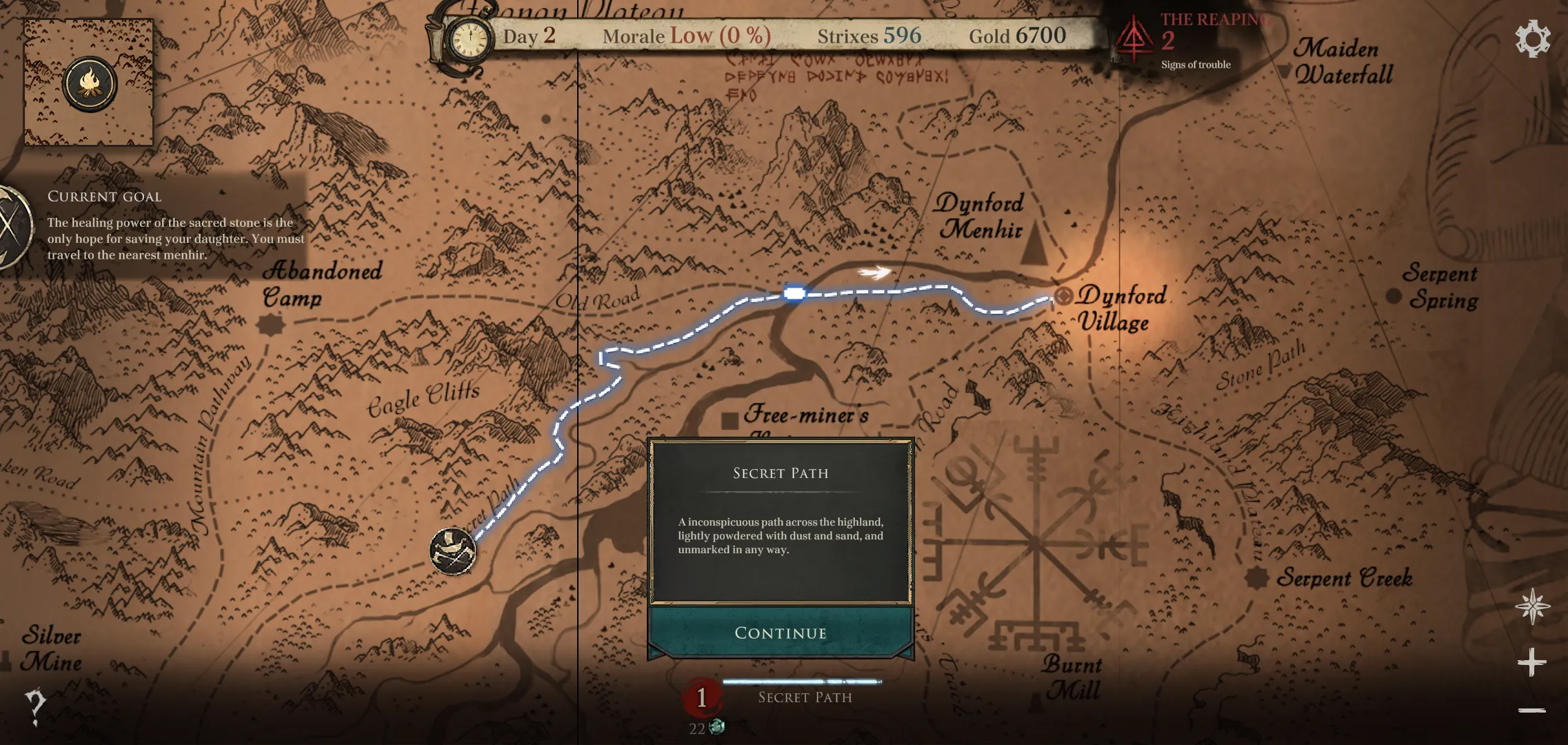Zoom in the map with the plus button
Screen dimensions: 1568x745
click(1531, 662)
